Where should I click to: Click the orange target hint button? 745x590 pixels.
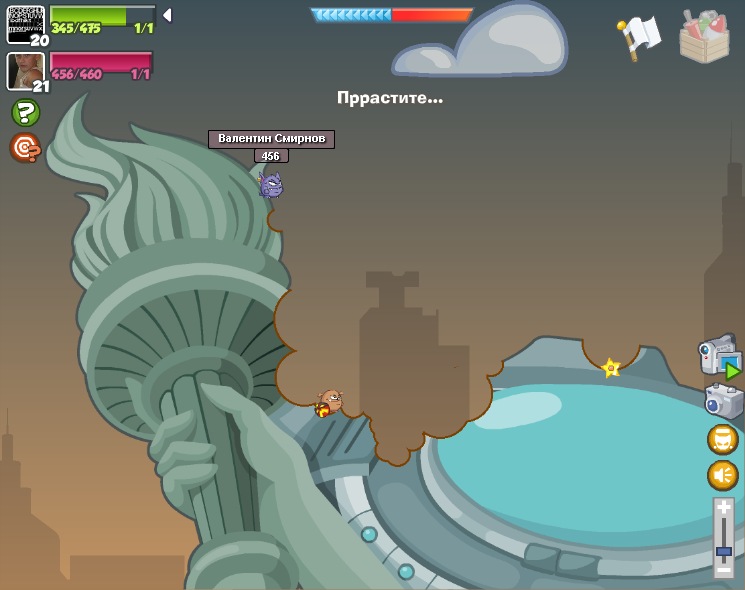(25, 148)
